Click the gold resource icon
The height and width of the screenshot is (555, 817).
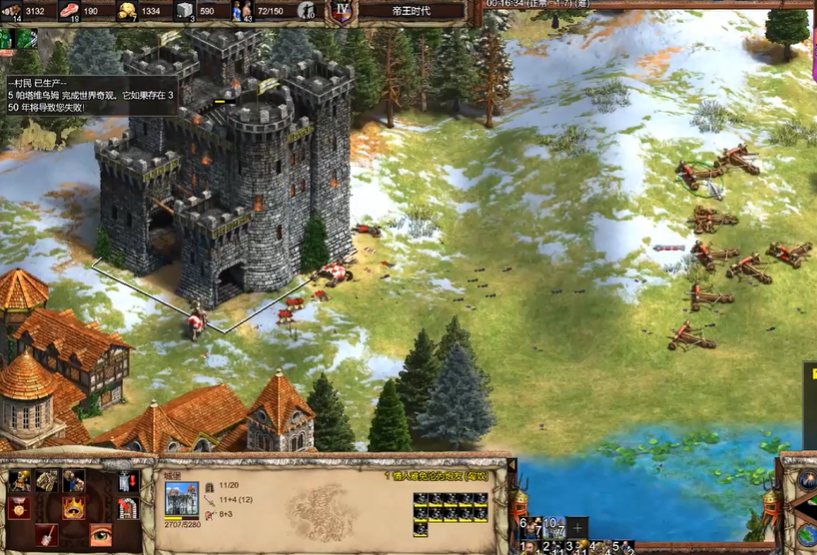127,11
